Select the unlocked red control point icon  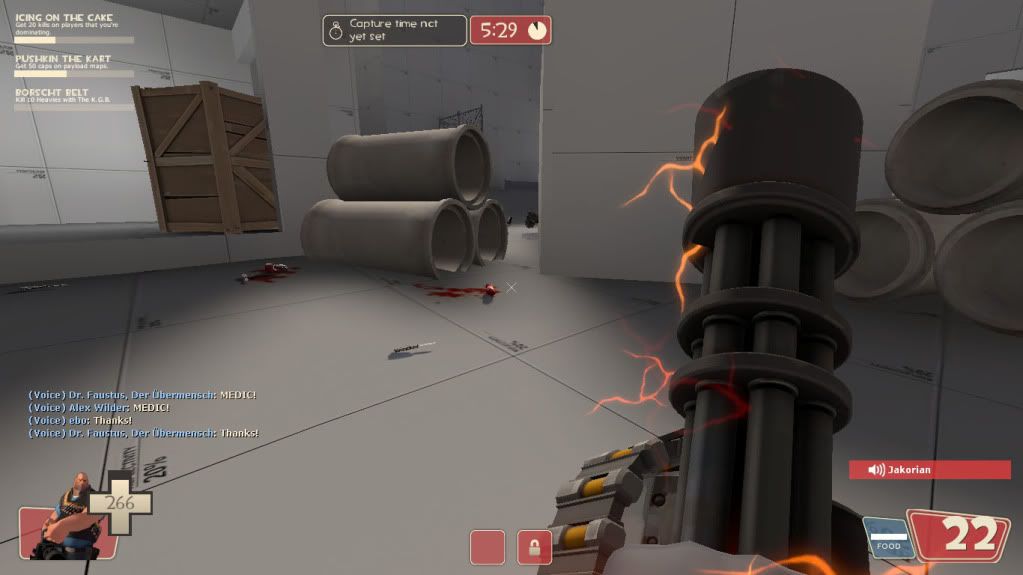click(487, 547)
